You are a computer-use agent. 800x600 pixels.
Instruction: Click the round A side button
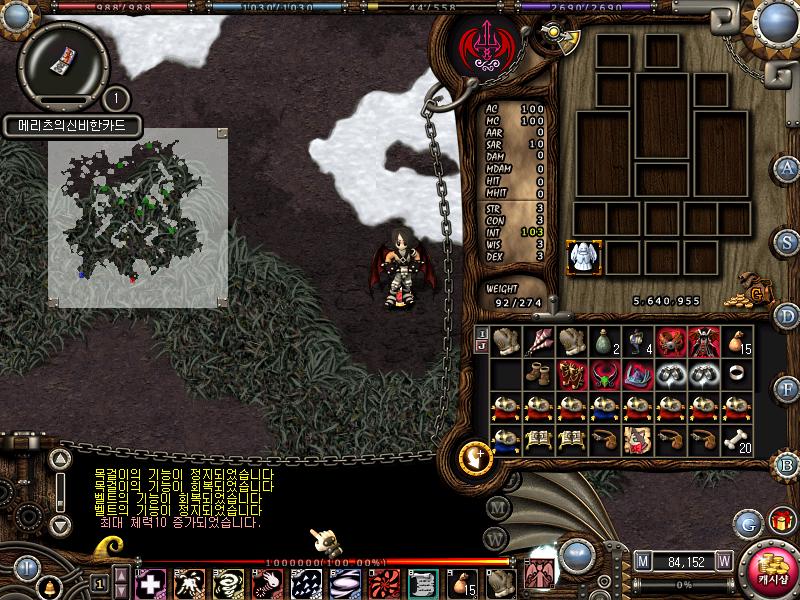pyautogui.click(x=788, y=167)
